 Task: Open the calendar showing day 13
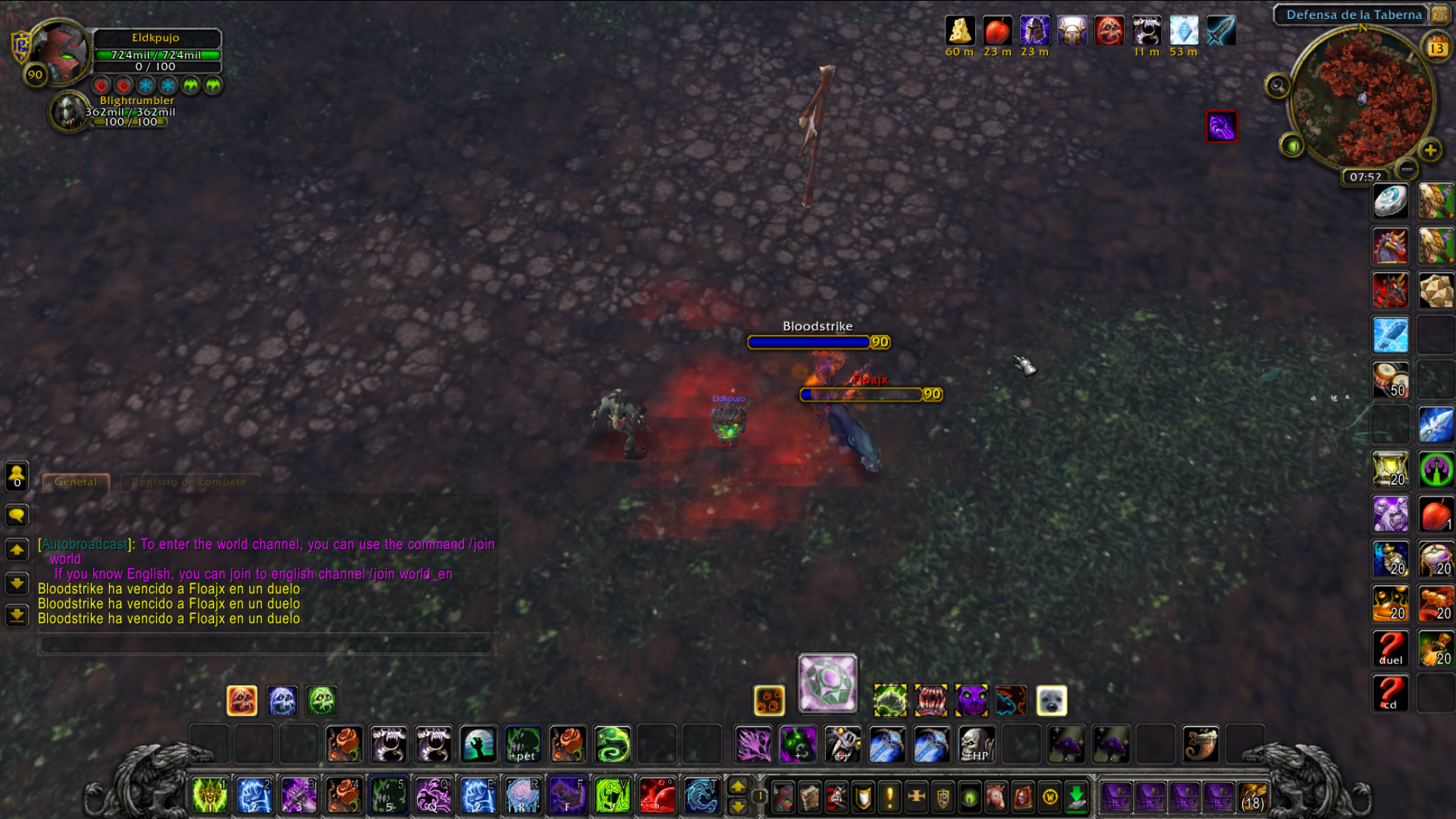(1436, 48)
